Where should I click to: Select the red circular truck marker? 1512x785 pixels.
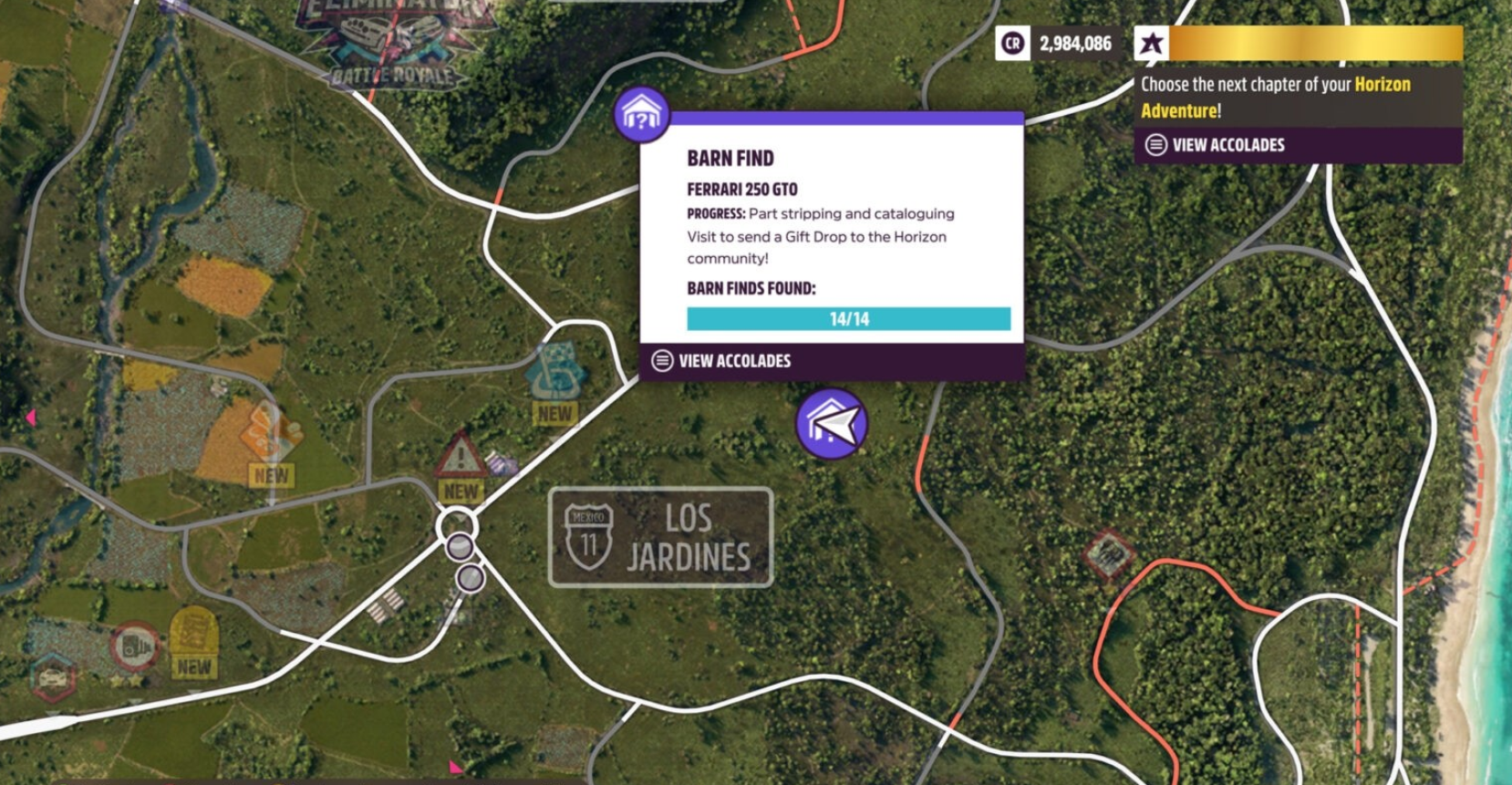point(135,646)
